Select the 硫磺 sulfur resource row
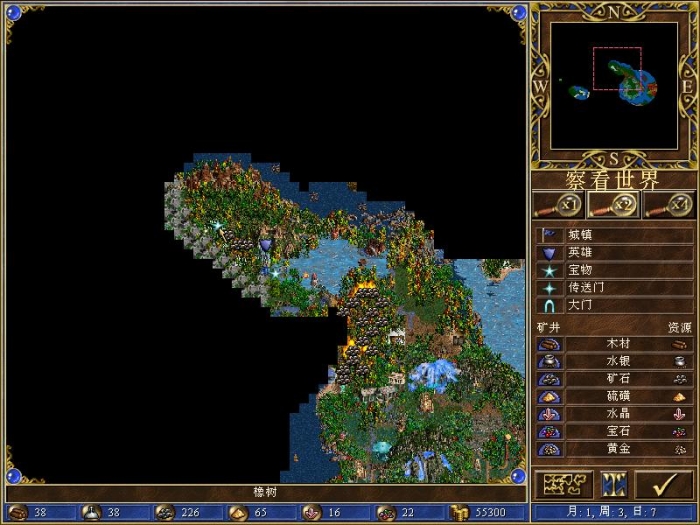 click(614, 397)
